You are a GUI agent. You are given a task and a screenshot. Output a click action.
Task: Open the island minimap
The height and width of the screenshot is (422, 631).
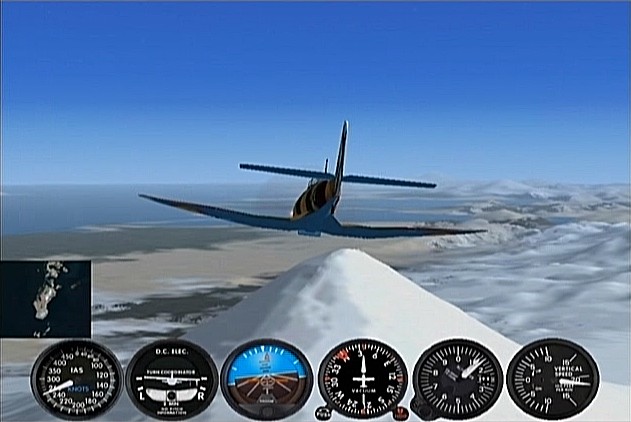(46, 297)
